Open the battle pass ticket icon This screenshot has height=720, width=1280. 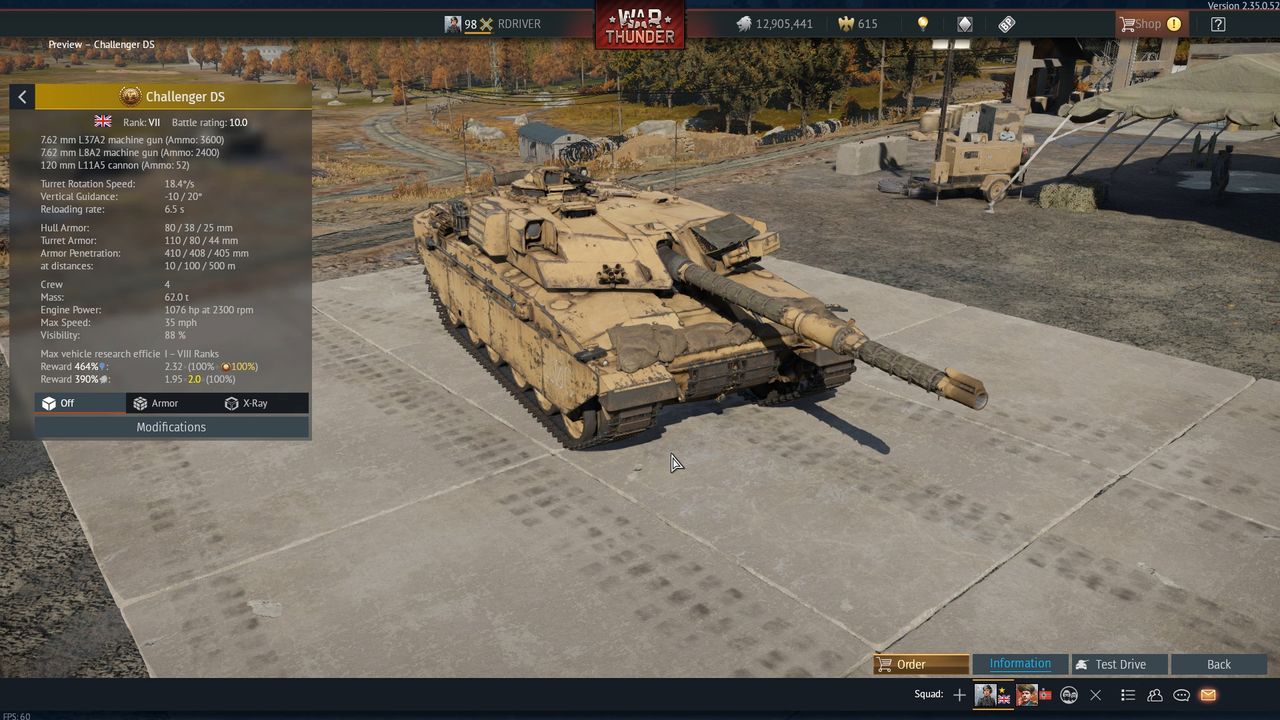(x=1007, y=24)
